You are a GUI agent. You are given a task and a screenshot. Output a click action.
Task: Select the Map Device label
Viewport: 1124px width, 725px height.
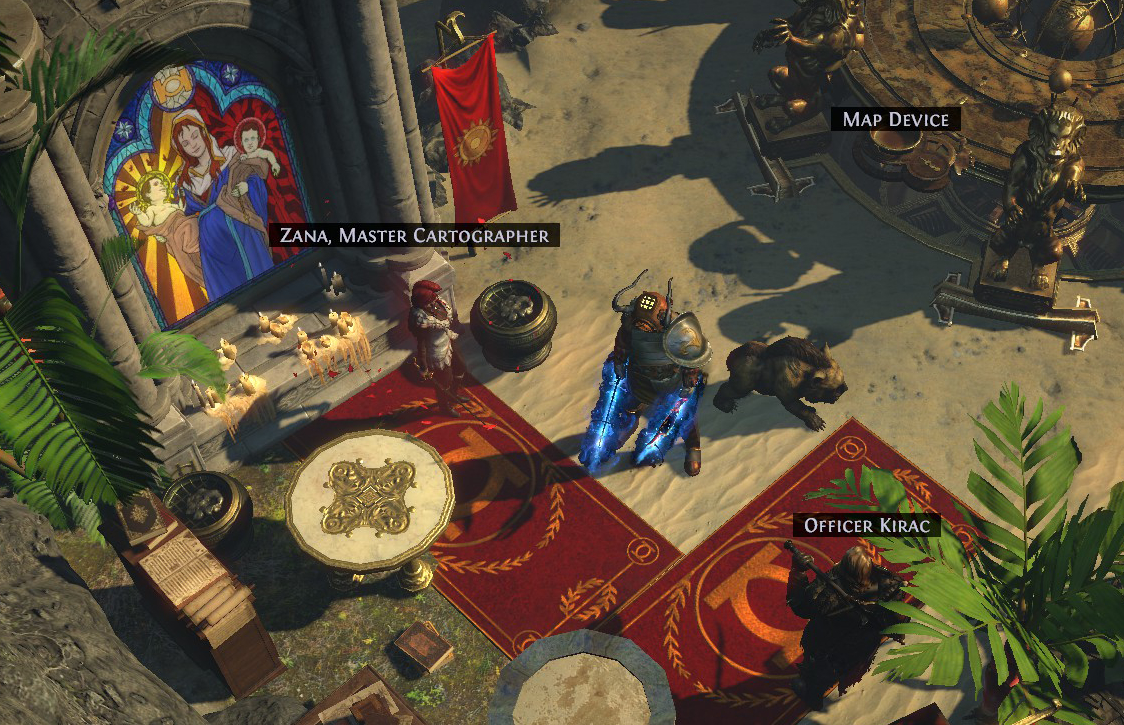coord(895,120)
